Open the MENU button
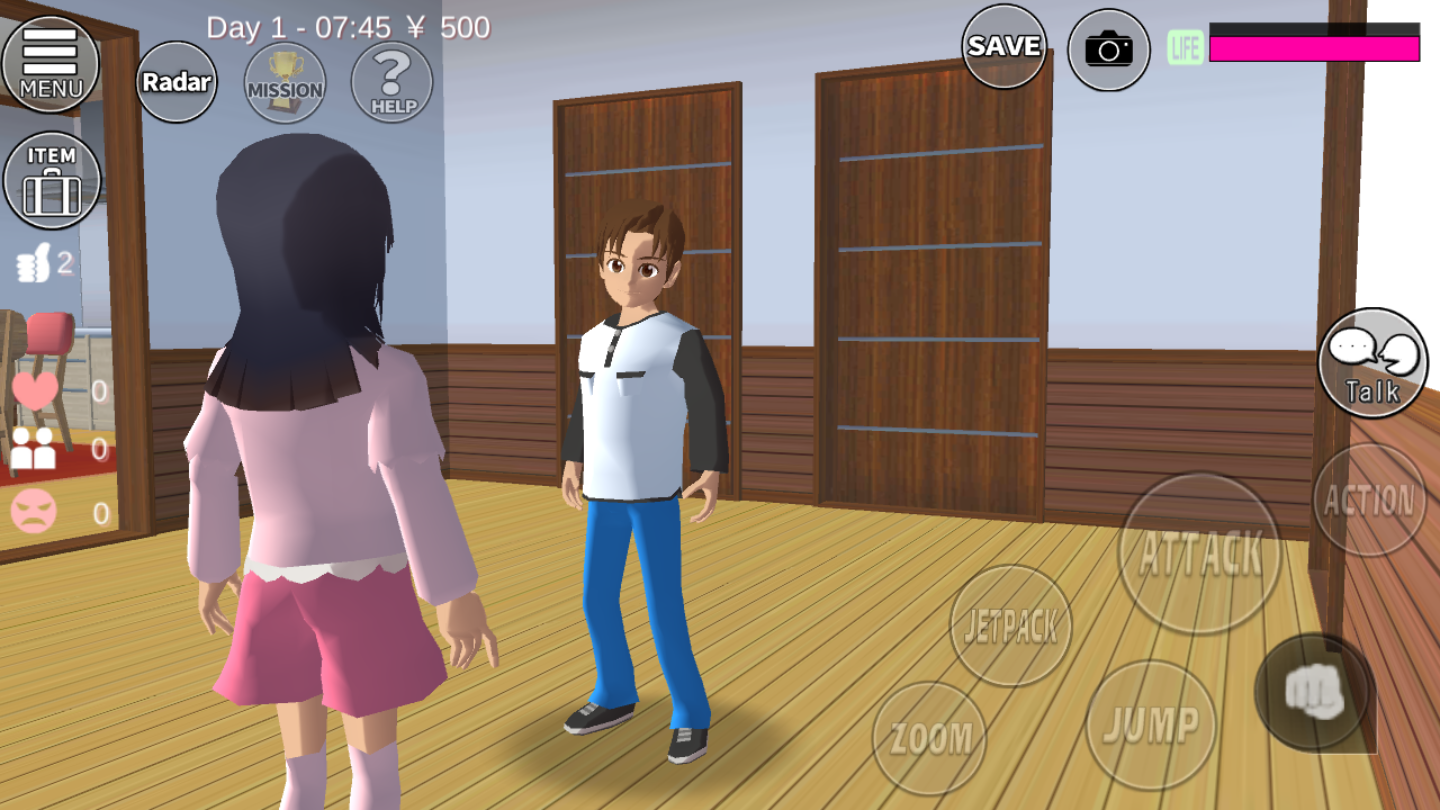This screenshot has width=1440, height=810. (x=50, y=62)
